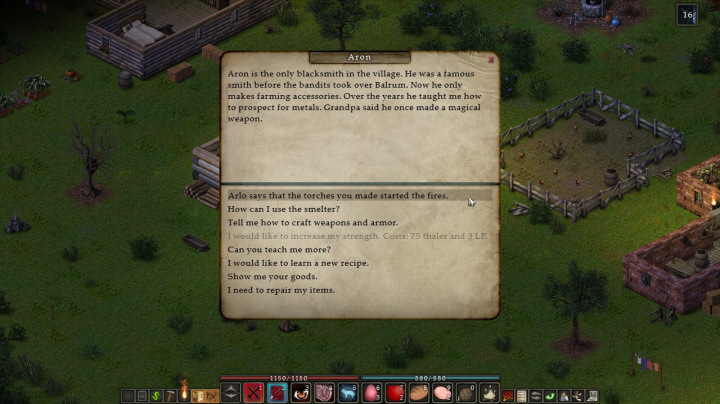
Task: Select the blue wolf ability slot
Action: (347, 393)
